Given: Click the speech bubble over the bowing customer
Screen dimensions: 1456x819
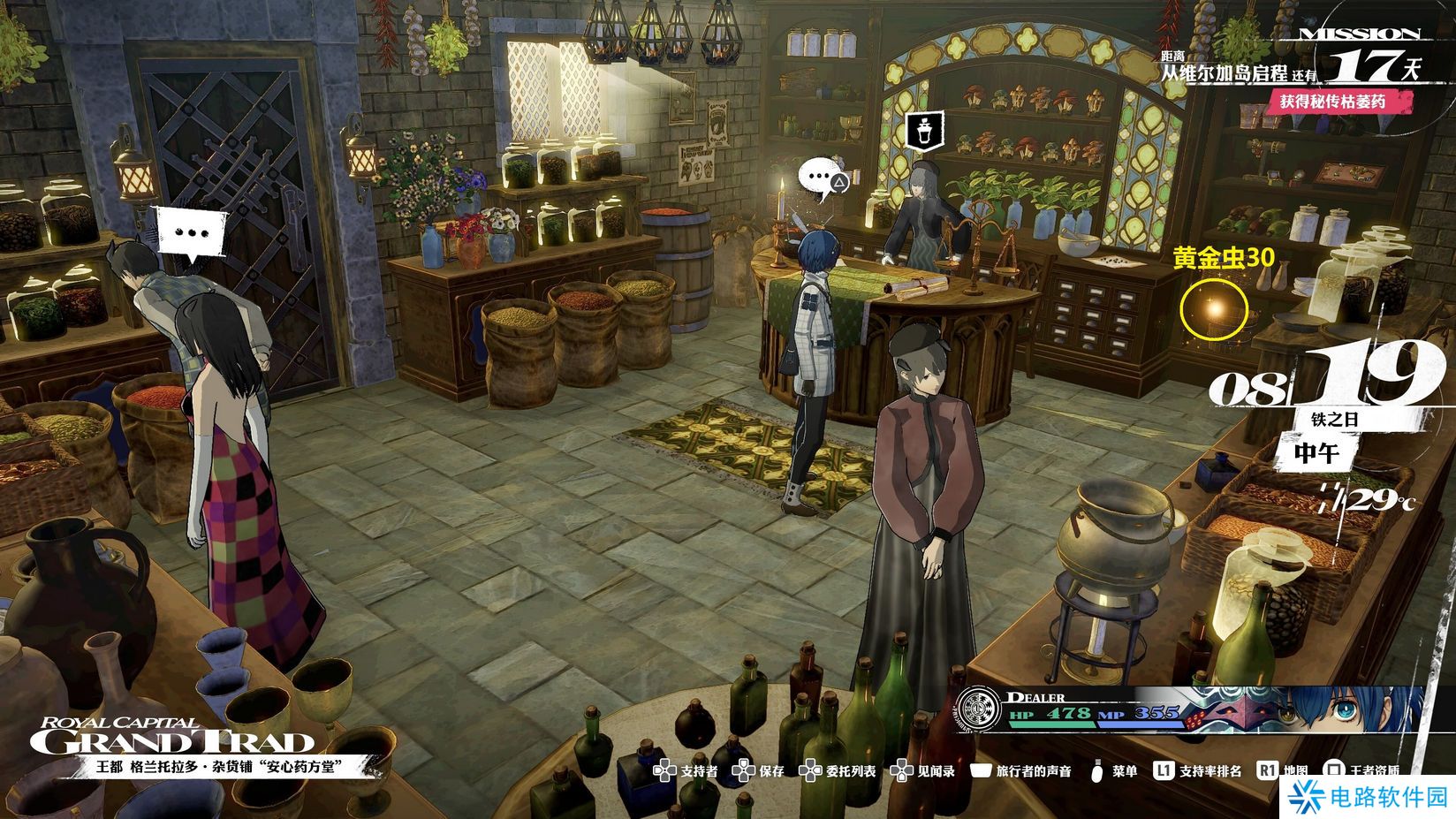Looking at the screenshot, I should tap(191, 233).
